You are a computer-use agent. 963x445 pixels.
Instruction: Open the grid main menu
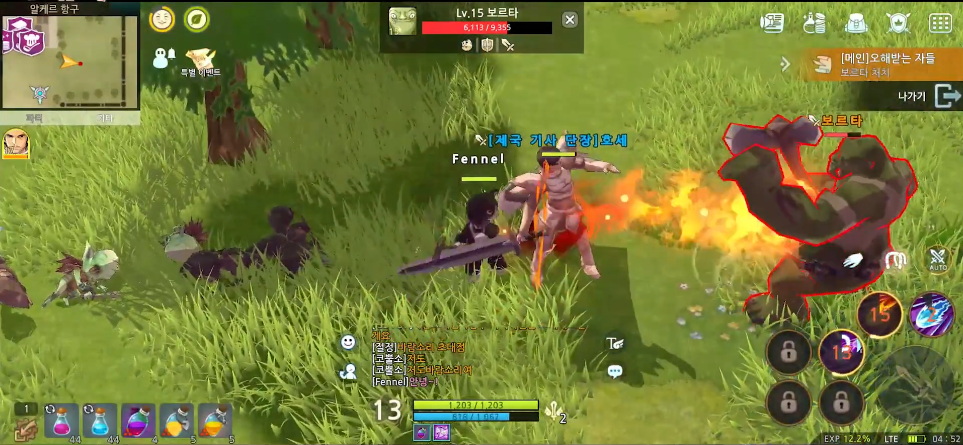(x=940, y=22)
